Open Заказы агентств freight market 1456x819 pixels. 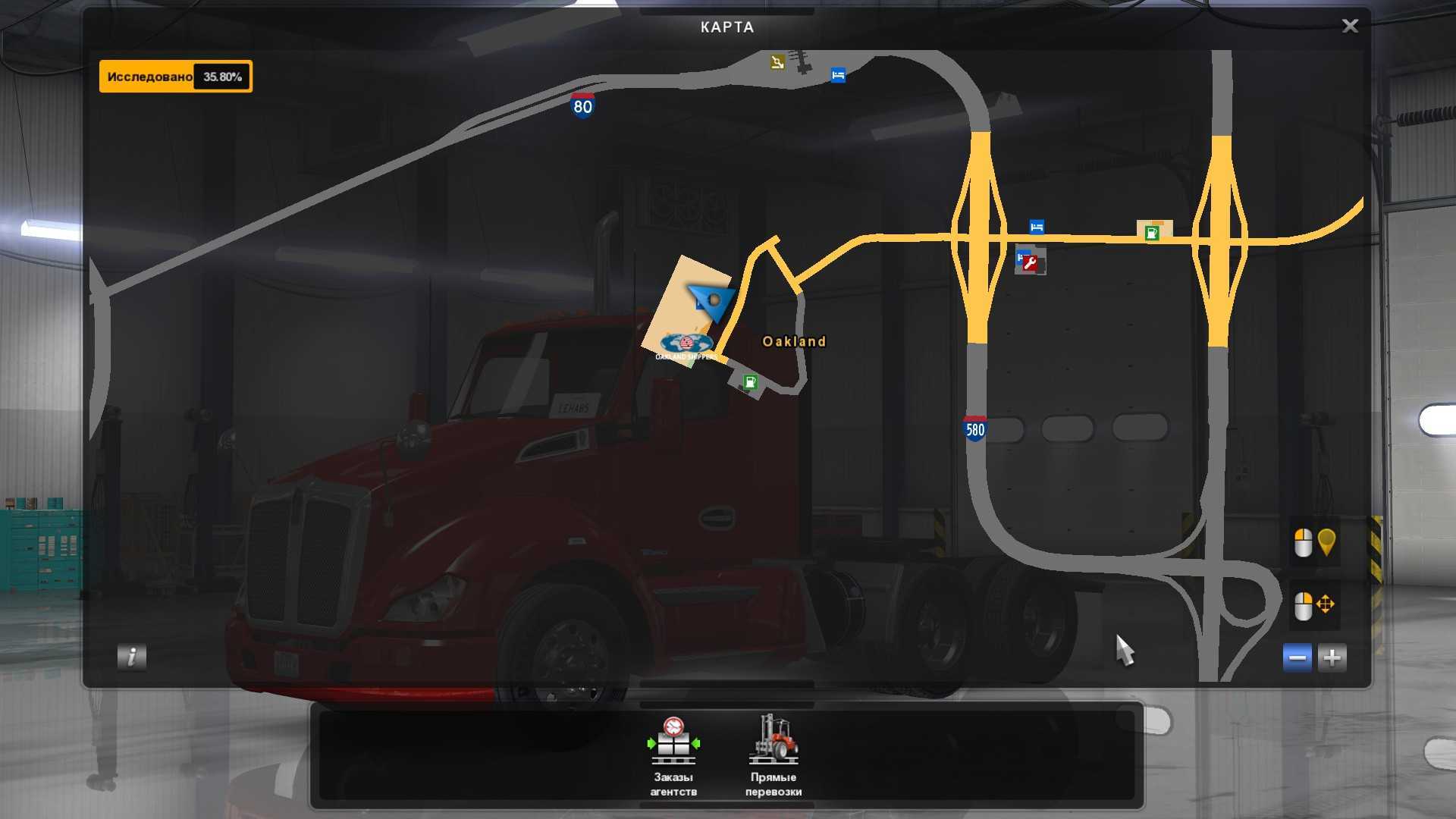pyautogui.click(x=673, y=756)
